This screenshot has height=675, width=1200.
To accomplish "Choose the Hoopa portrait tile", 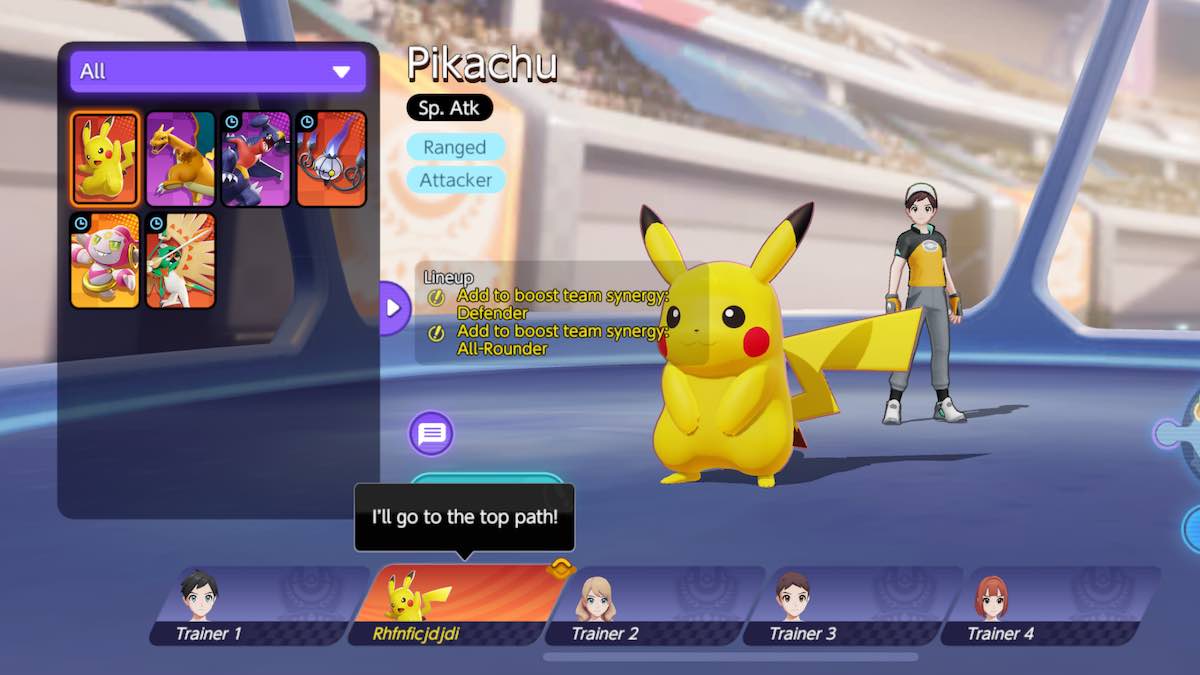I will (x=104, y=260).
